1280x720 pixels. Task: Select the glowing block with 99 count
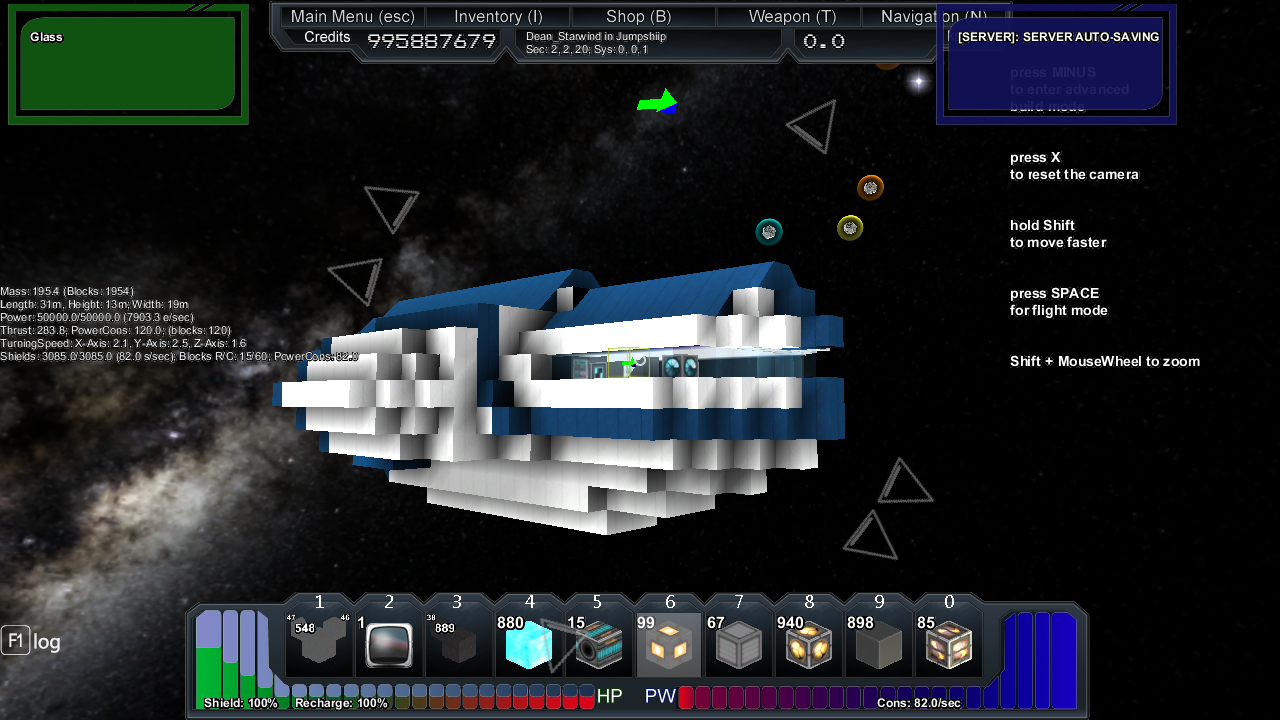669,645
